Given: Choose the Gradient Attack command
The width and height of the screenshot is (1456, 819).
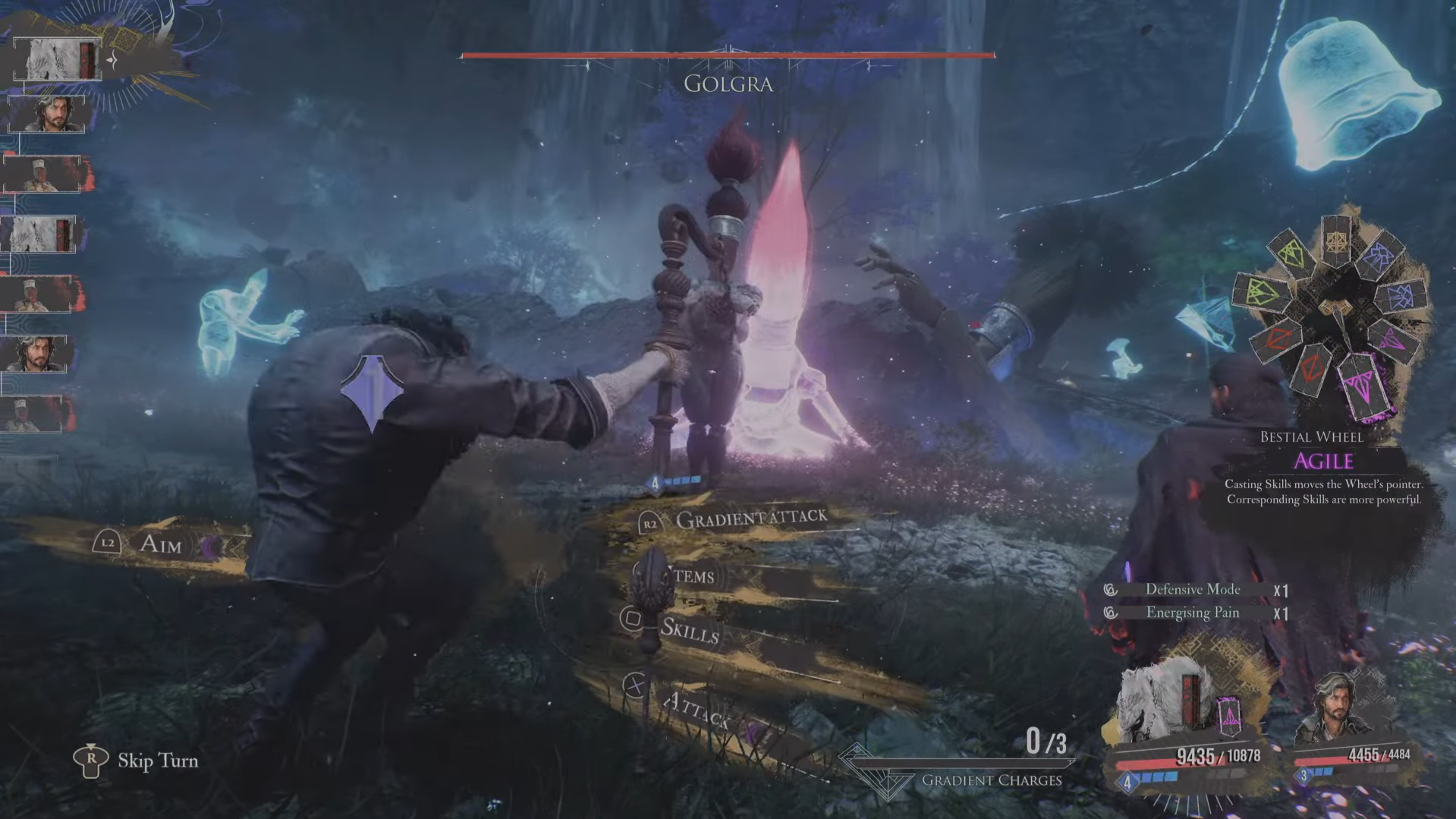Looking at the screenshot, I should [x=750, y=519].
